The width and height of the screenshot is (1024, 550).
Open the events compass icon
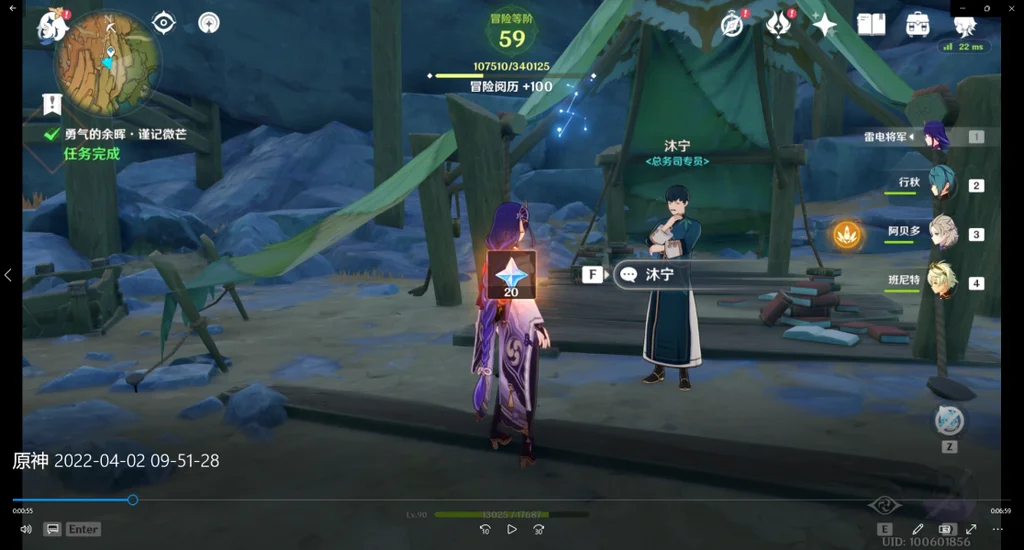tap(733, 25)
